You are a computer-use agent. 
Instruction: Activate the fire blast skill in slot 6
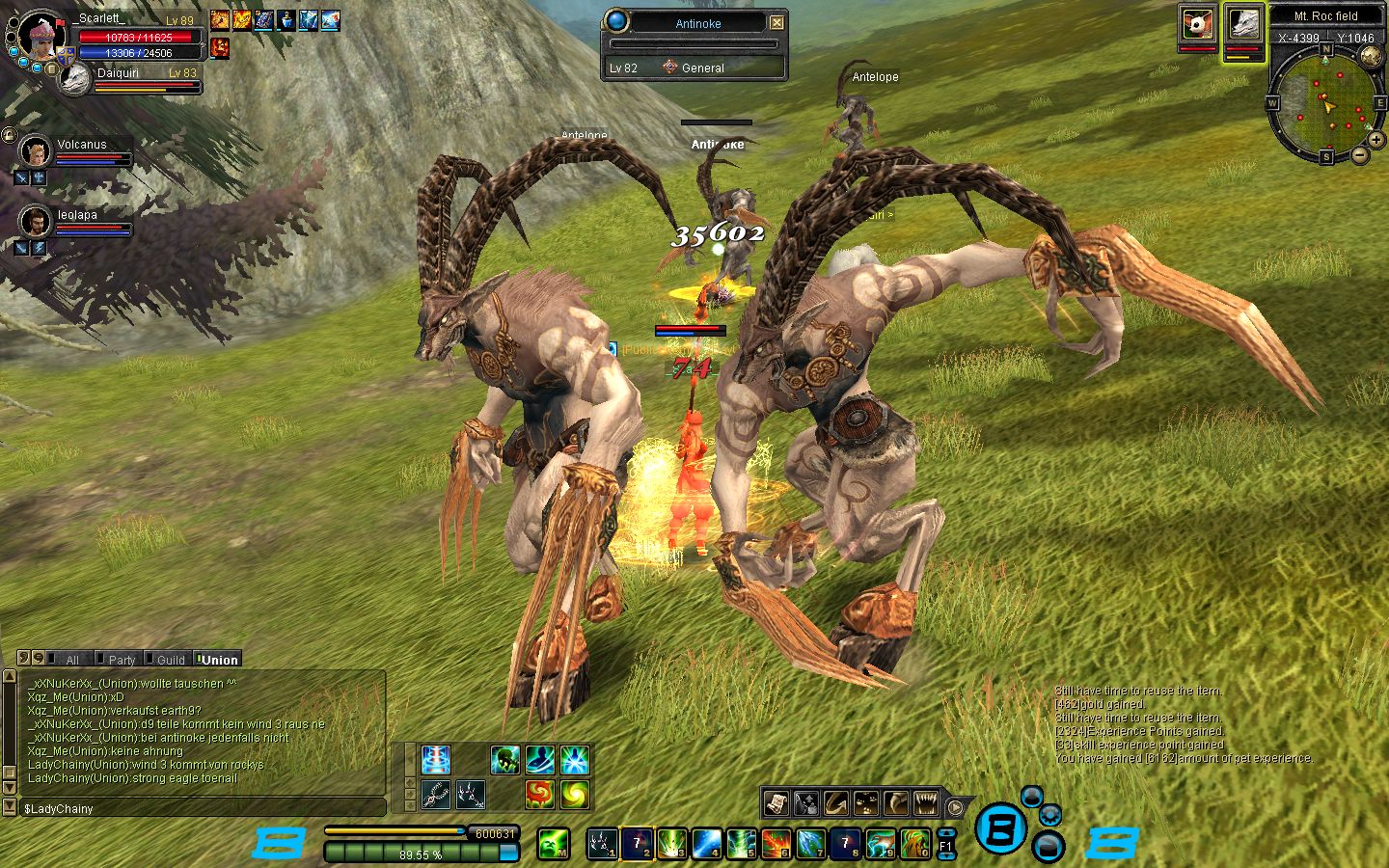(776, 843)
